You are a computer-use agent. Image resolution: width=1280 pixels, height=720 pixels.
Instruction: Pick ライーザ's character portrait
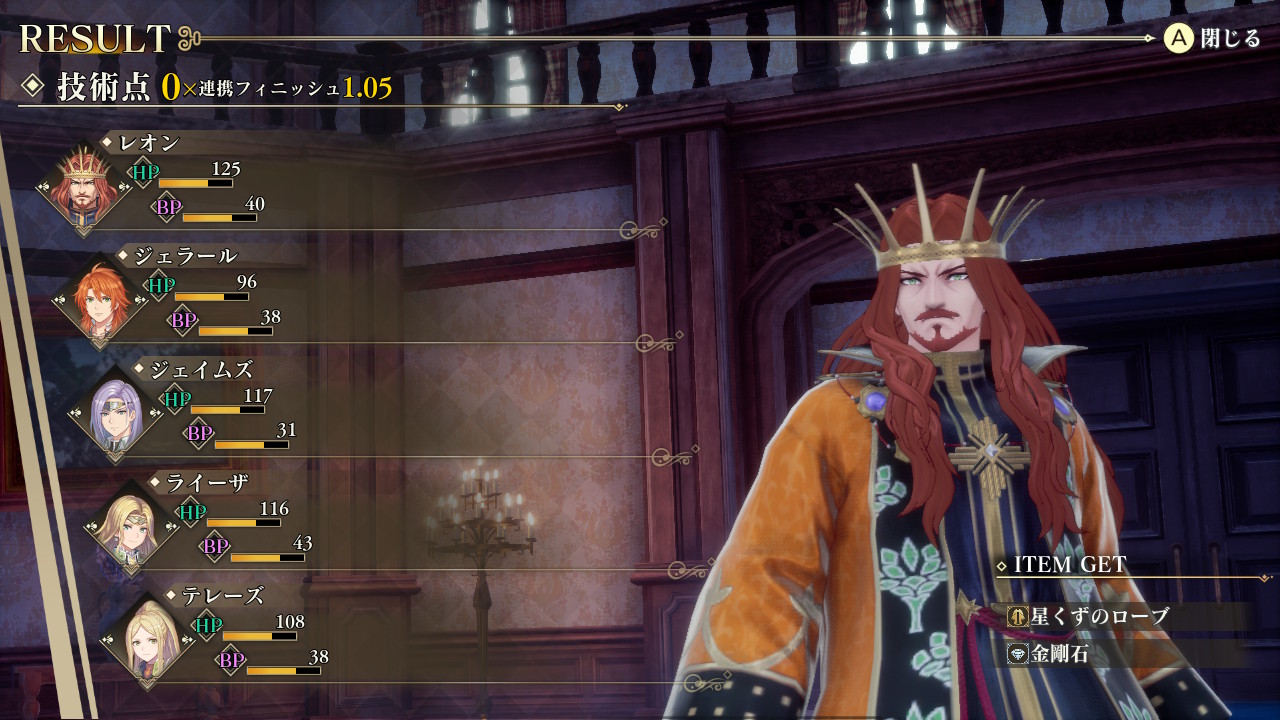[x=132, y=527]
